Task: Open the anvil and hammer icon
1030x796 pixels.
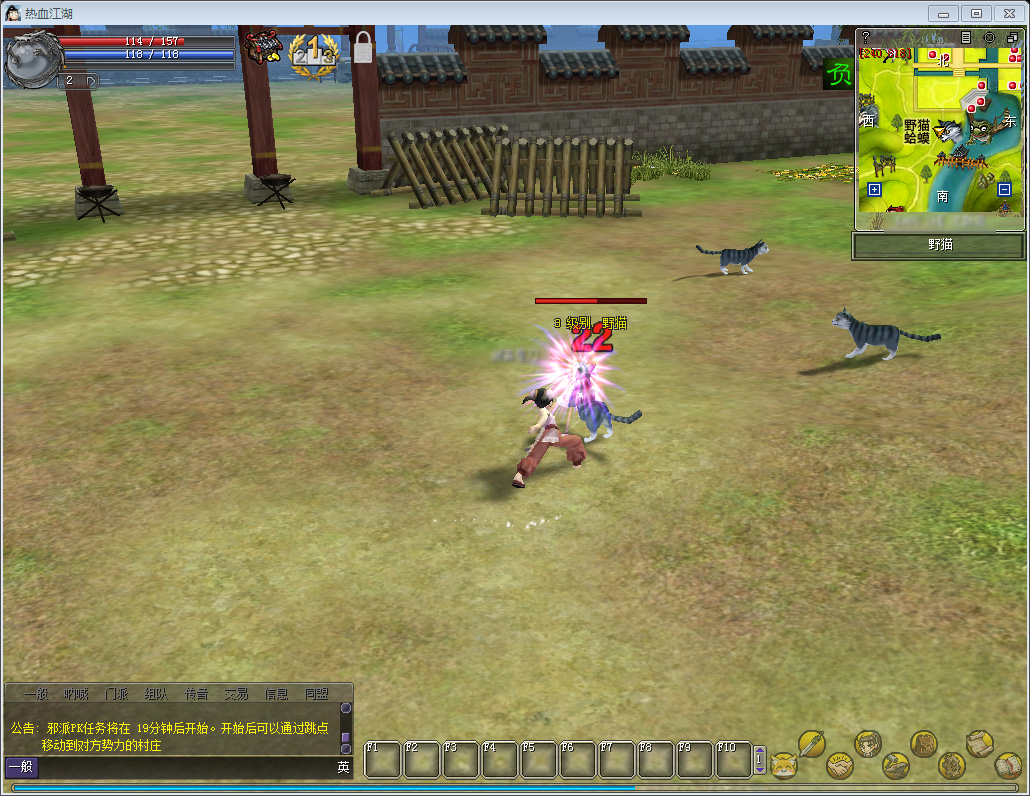Action: point(896,766)
